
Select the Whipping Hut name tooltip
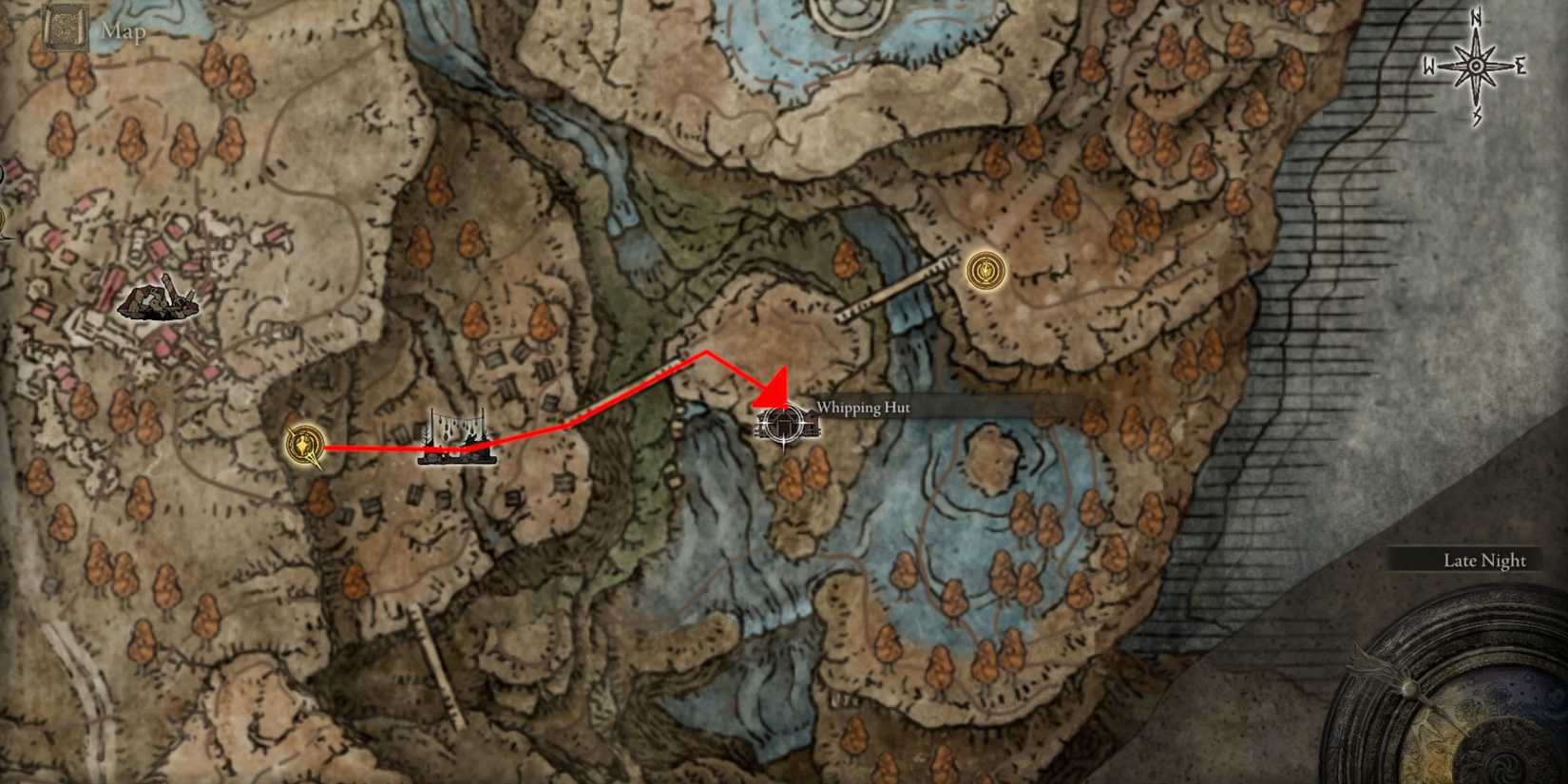[x=862, y=408]
